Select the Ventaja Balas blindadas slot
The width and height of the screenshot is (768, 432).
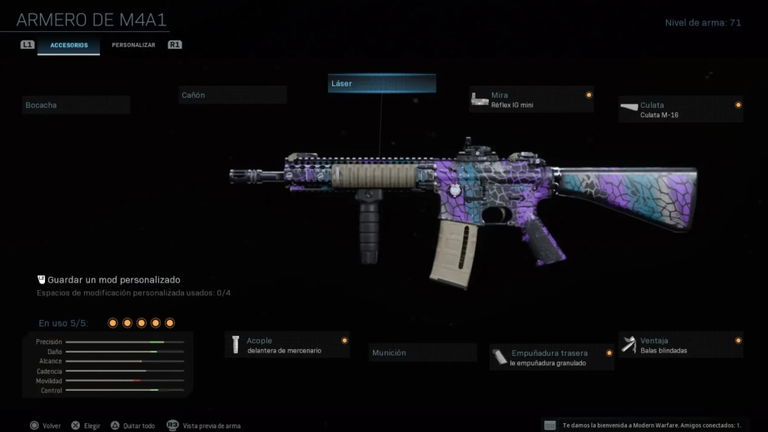click(680, 345)
